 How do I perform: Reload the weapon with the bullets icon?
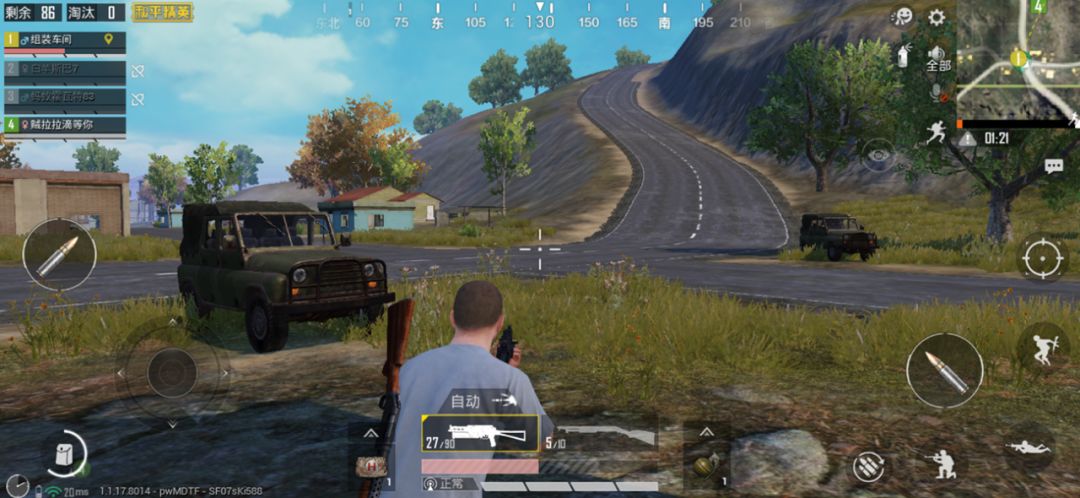868,466
